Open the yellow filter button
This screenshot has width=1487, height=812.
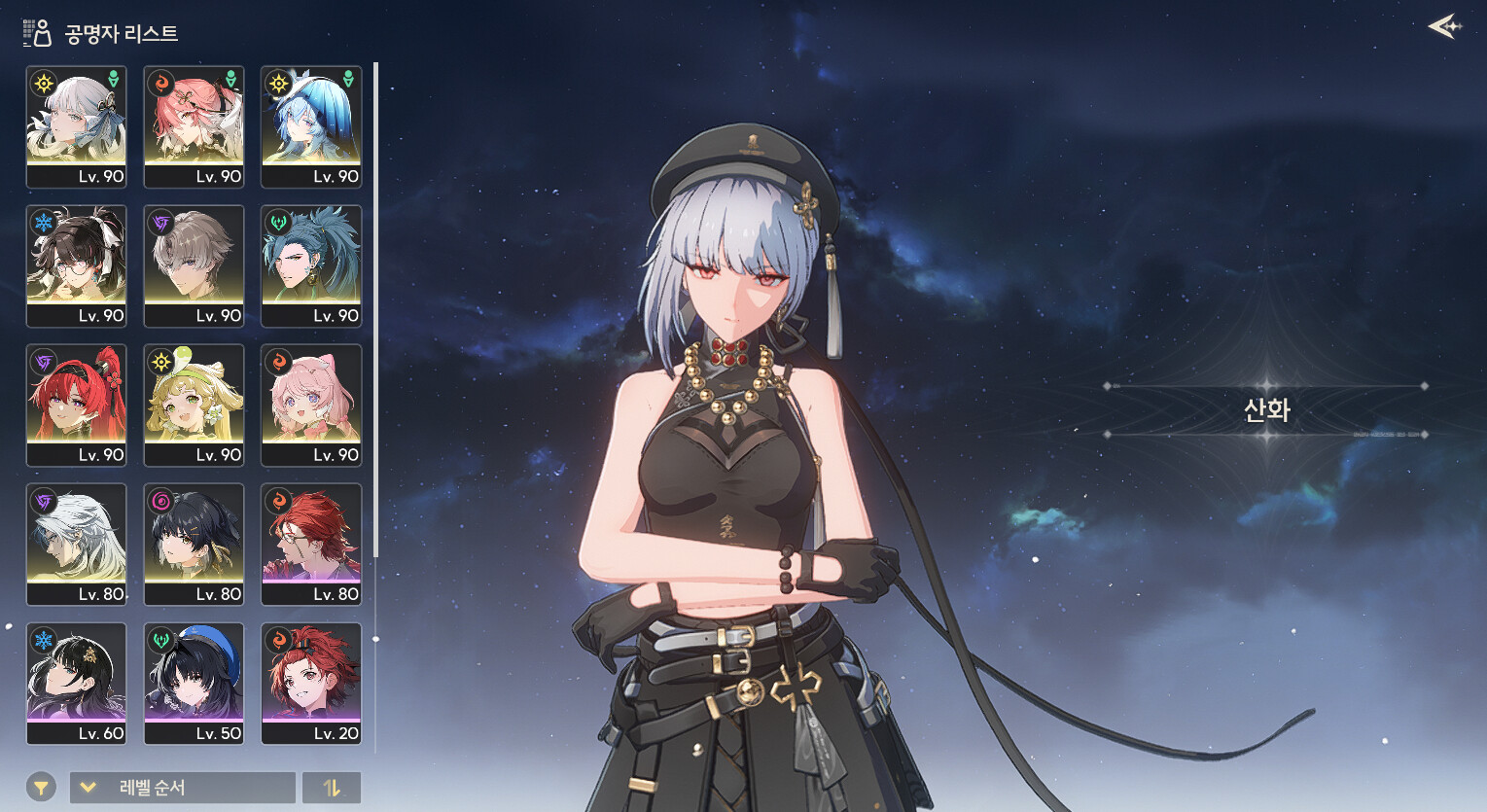41,788
